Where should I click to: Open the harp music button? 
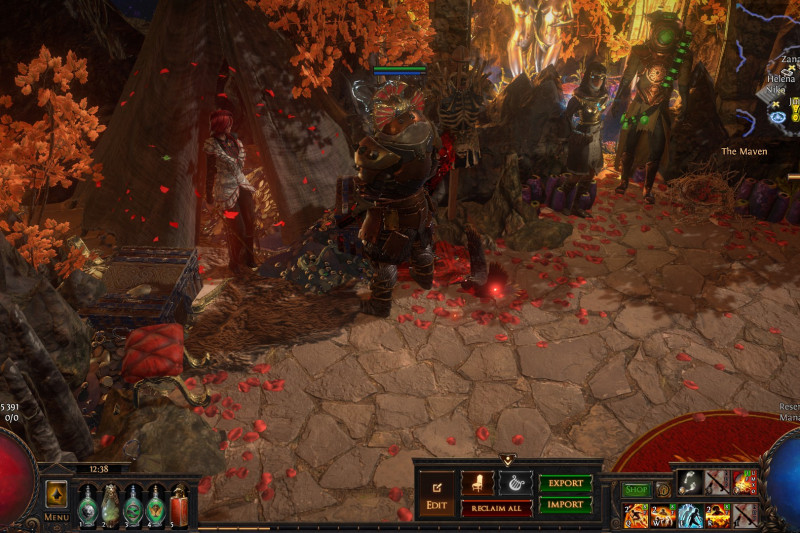[515, 483]
